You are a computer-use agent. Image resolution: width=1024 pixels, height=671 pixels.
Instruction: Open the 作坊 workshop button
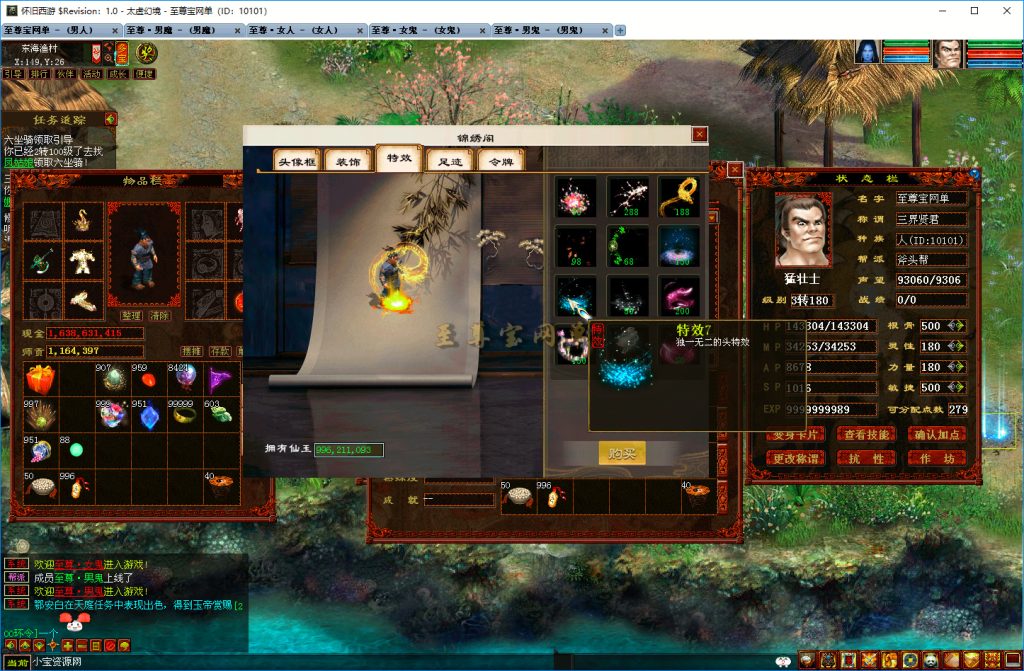tap(937, 458)
